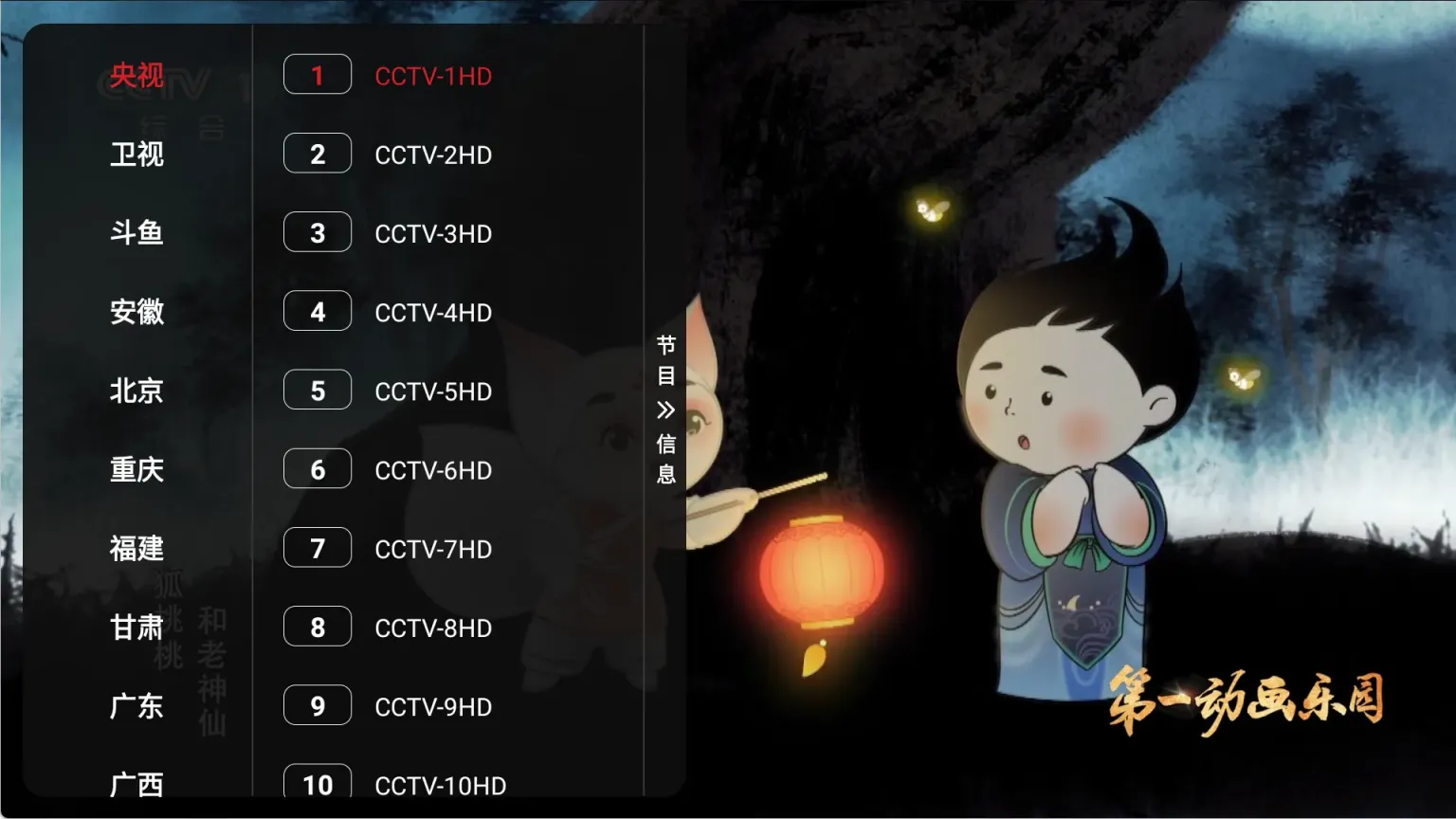Click the number 2 badge for CCTV-2HD

pos(317,154)
